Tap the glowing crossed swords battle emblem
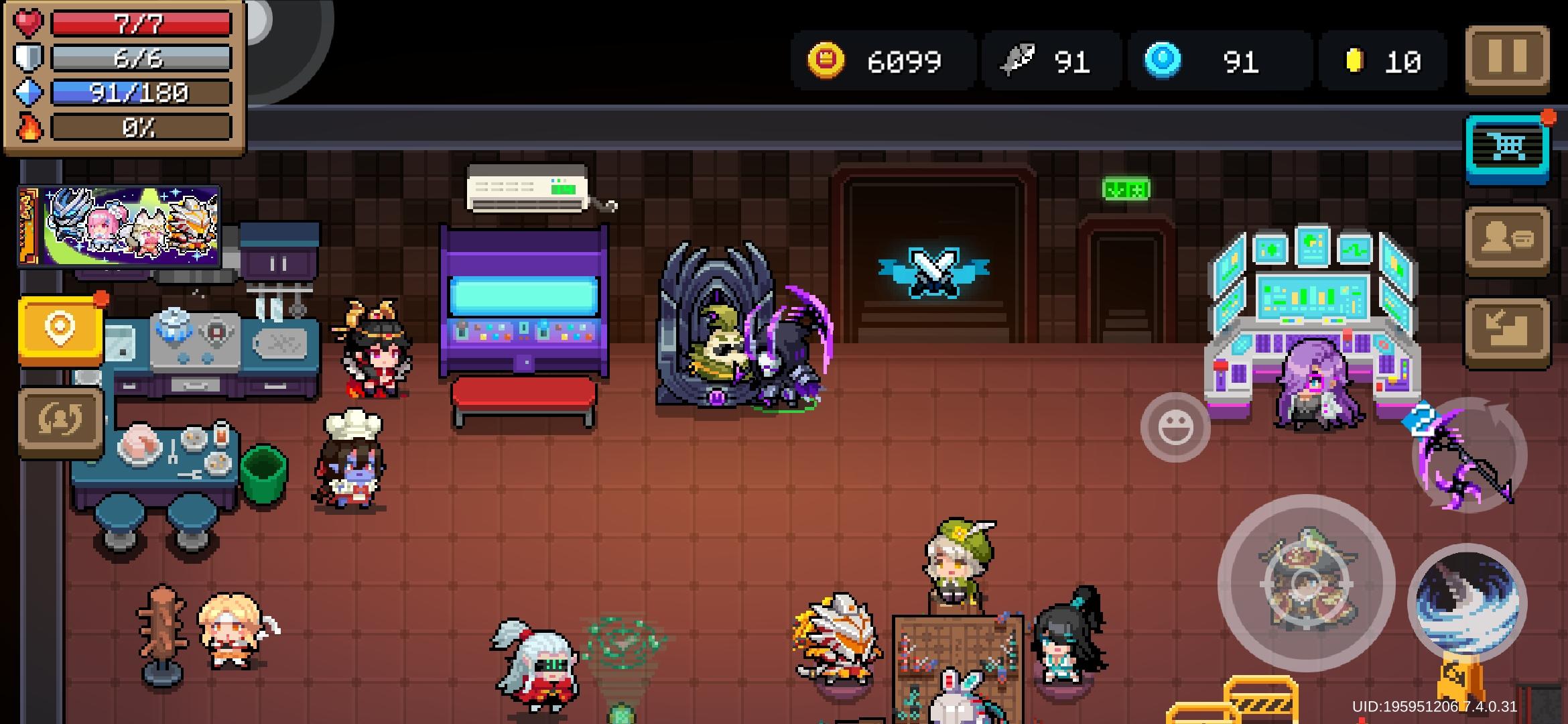1568x724 pixels. tap(933, 274)
